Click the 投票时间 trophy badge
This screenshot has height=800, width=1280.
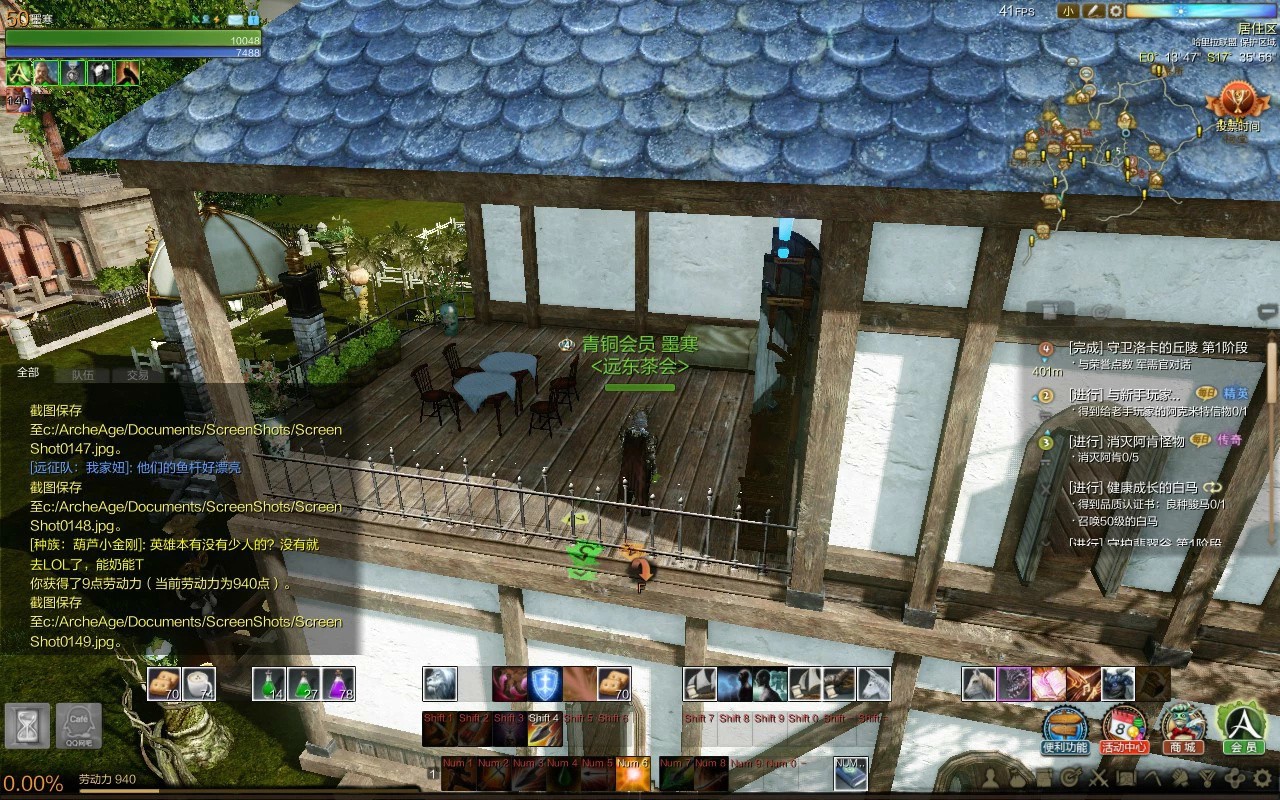pyautogui.click(x=1237, y=107)
